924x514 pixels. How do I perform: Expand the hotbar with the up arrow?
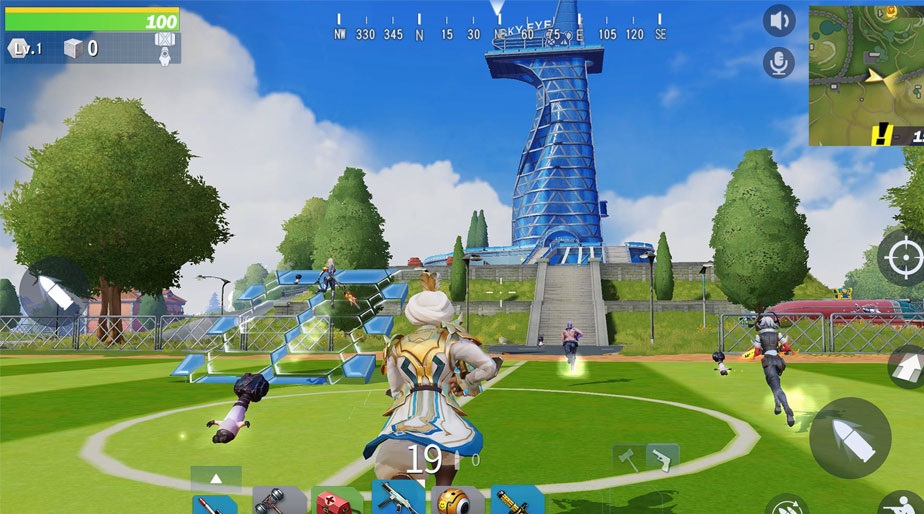point(216,477)
